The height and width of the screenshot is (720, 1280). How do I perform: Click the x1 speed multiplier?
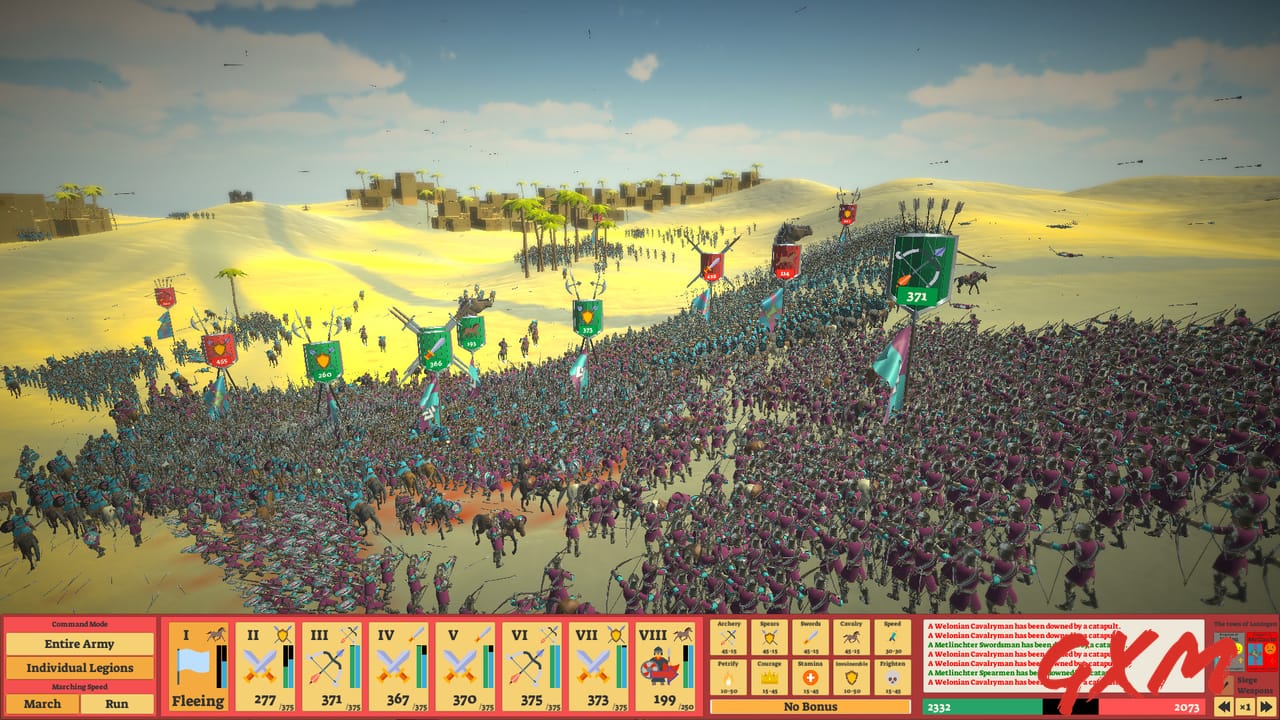click(1246, 705)
